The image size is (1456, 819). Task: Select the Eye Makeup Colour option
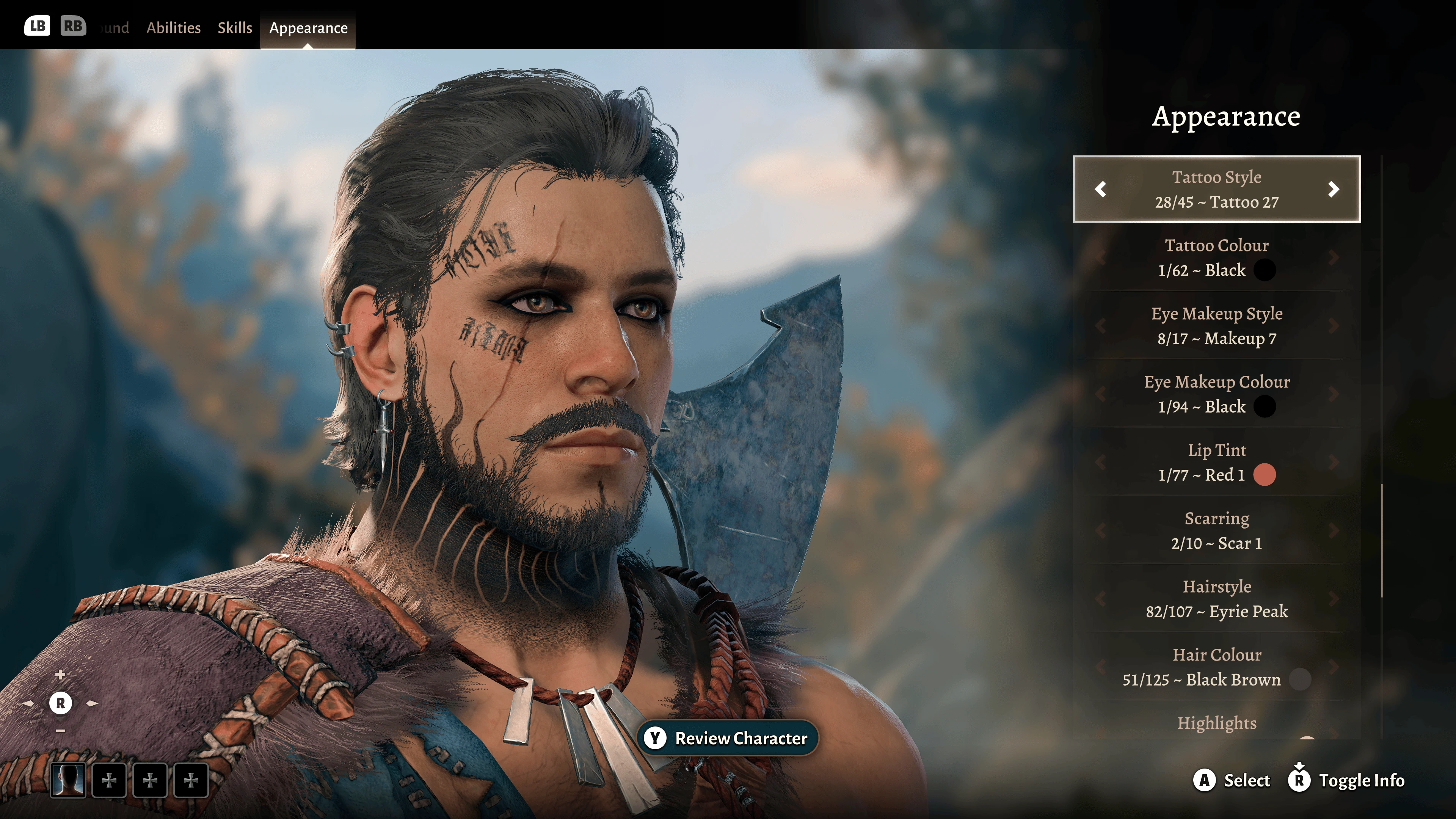point(1216,394)
